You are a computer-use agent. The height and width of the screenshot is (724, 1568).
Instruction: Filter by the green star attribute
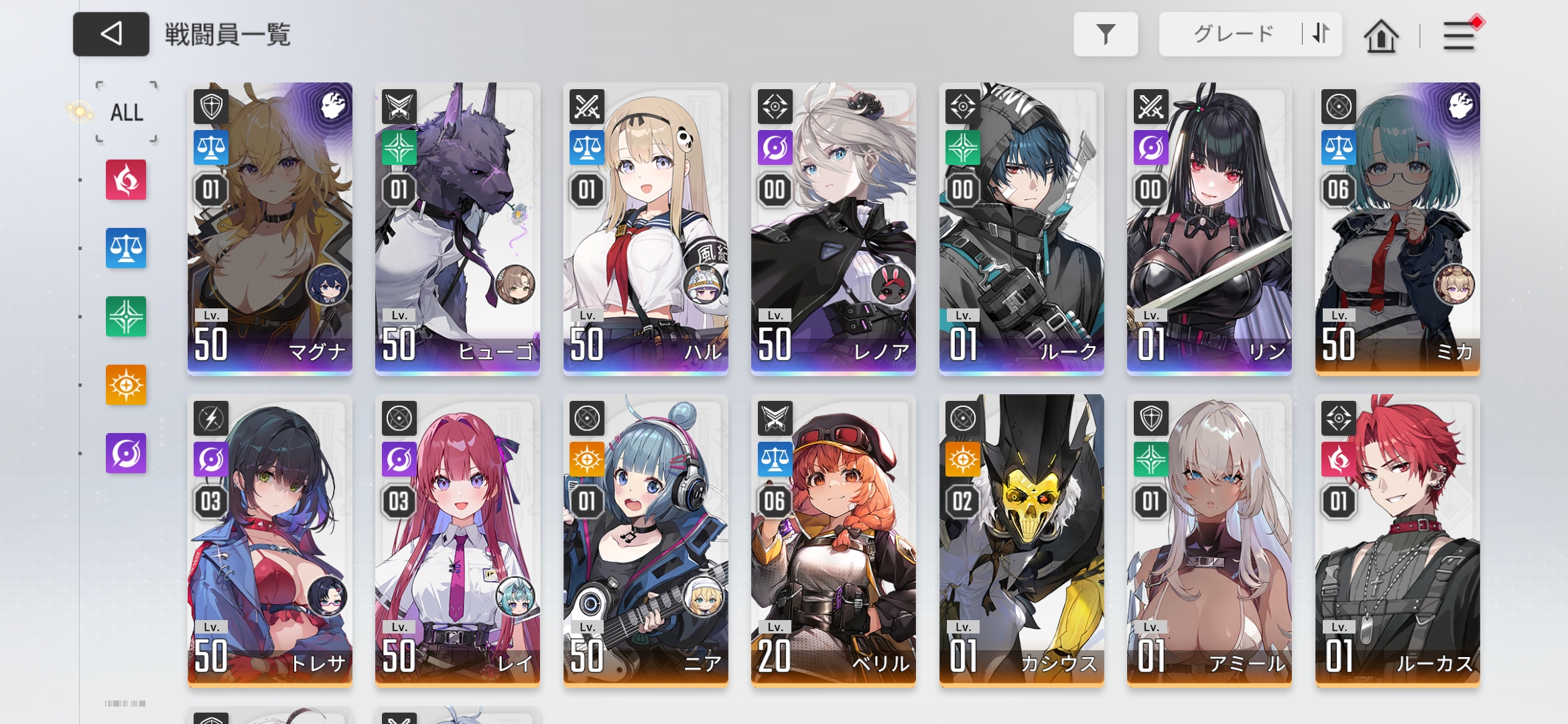pyautogui.click(x=126, y=316)
